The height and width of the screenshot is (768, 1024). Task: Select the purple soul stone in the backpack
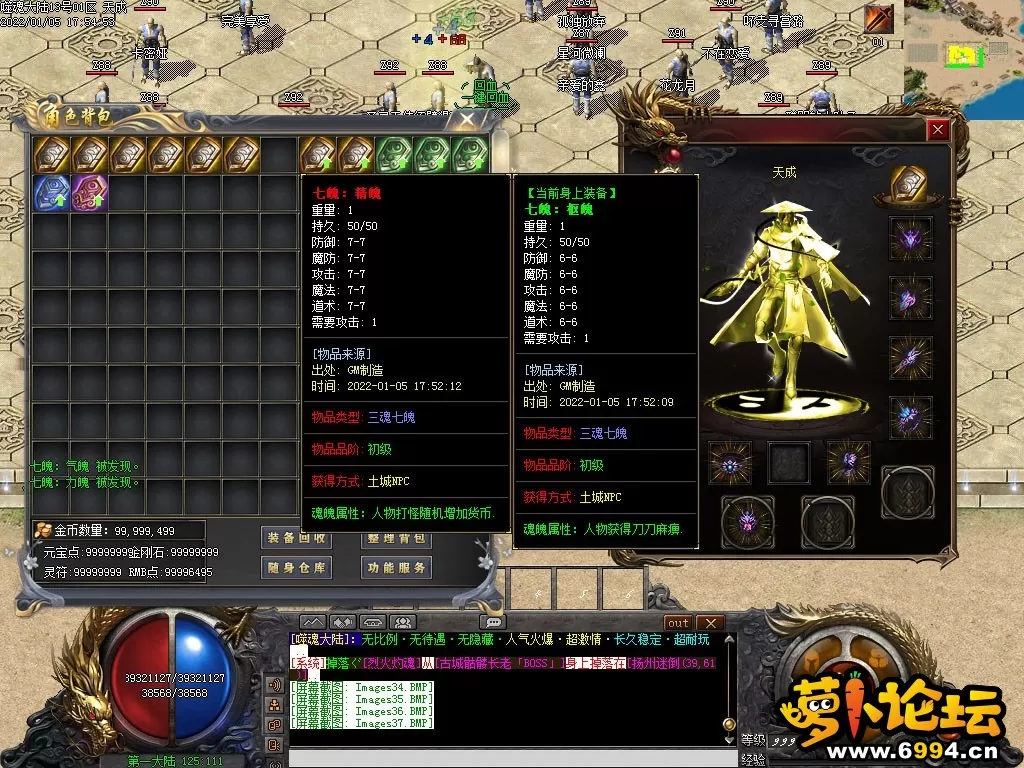tap(89, 193)
